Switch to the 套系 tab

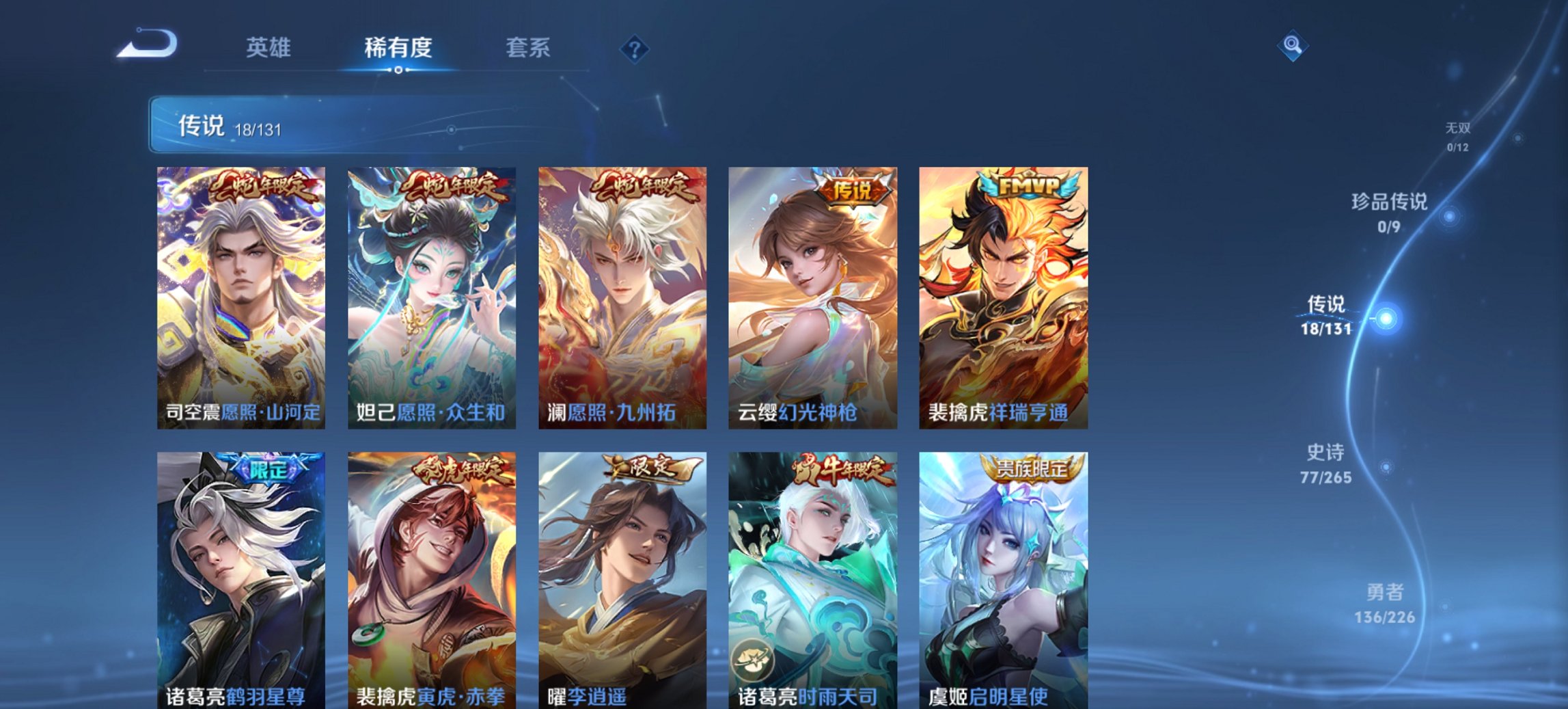click(527, 48)
